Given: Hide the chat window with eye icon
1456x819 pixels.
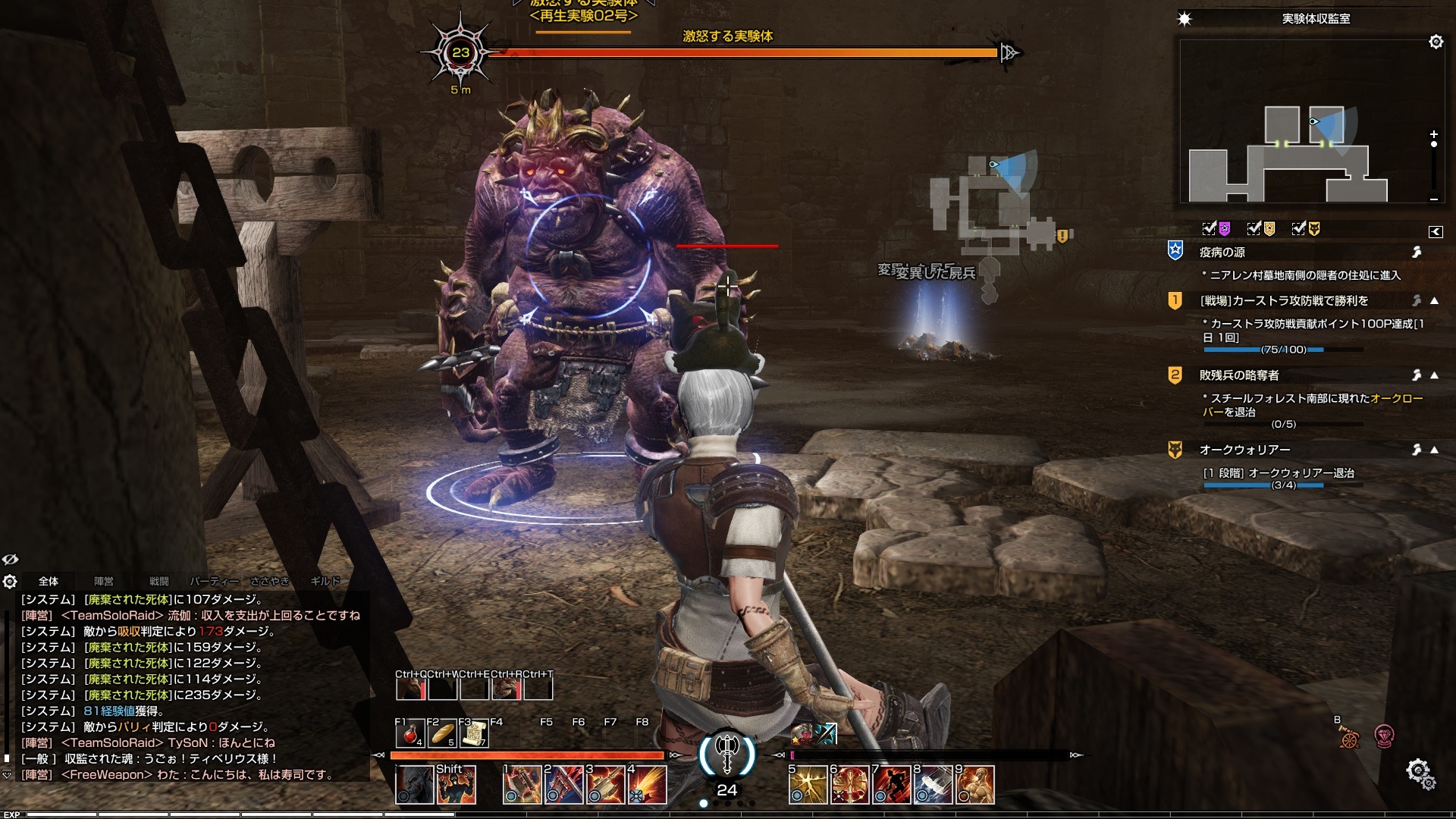Looking at the screenshot, I should [10, 560].
